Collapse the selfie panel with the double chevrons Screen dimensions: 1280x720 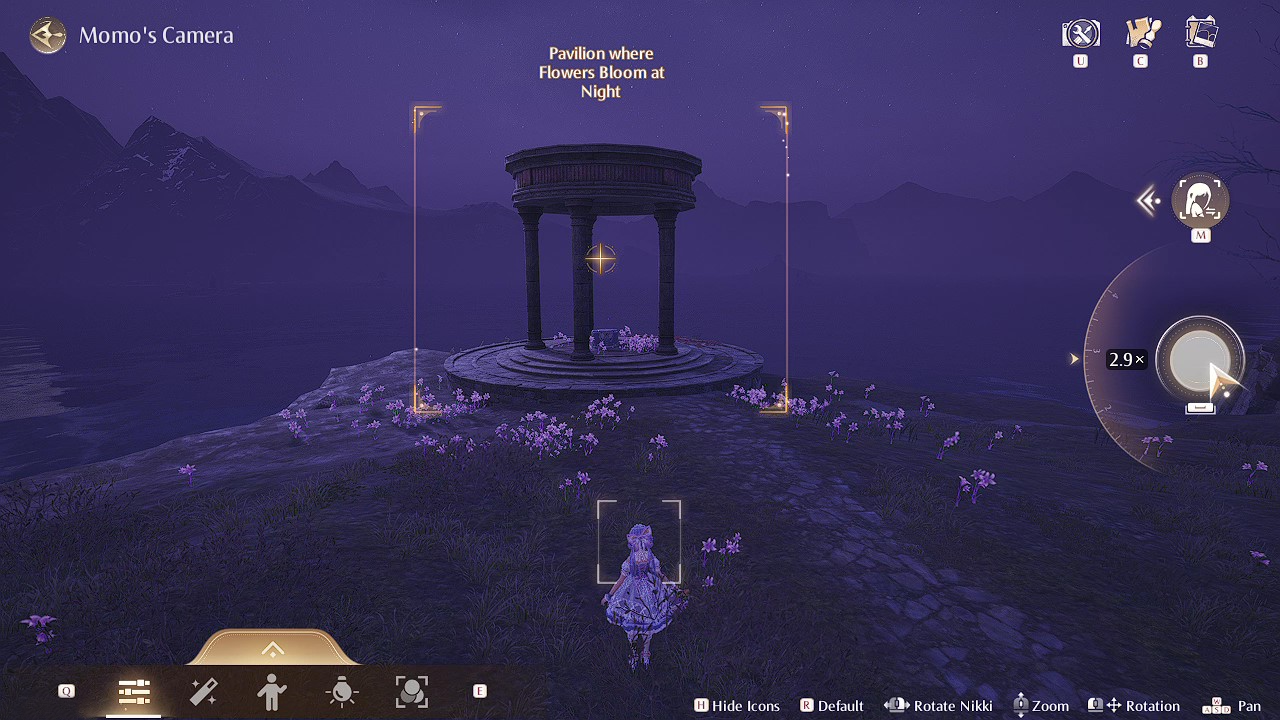tap(1148, 200)
